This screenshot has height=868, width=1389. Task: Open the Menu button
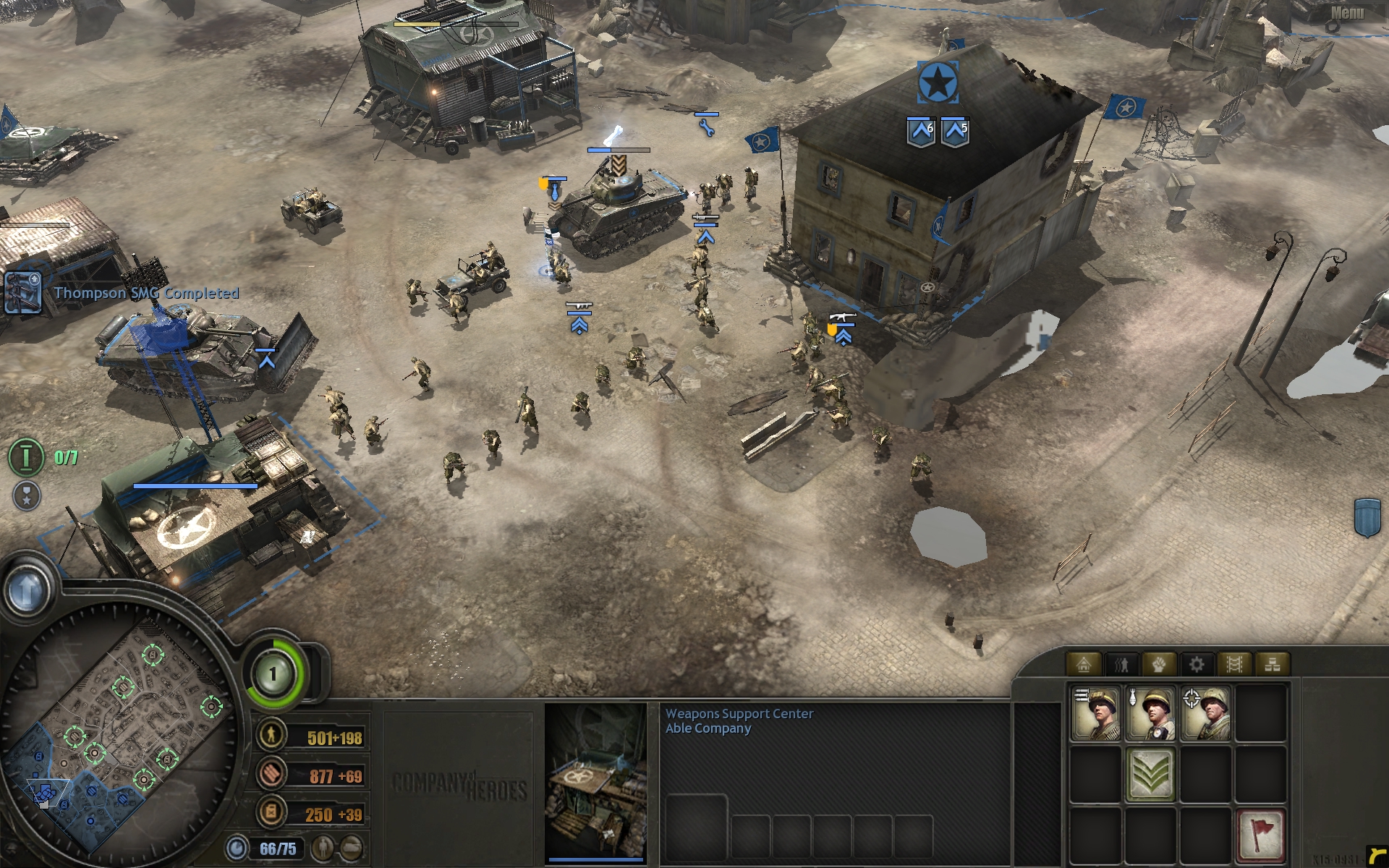click(1346, 13)
